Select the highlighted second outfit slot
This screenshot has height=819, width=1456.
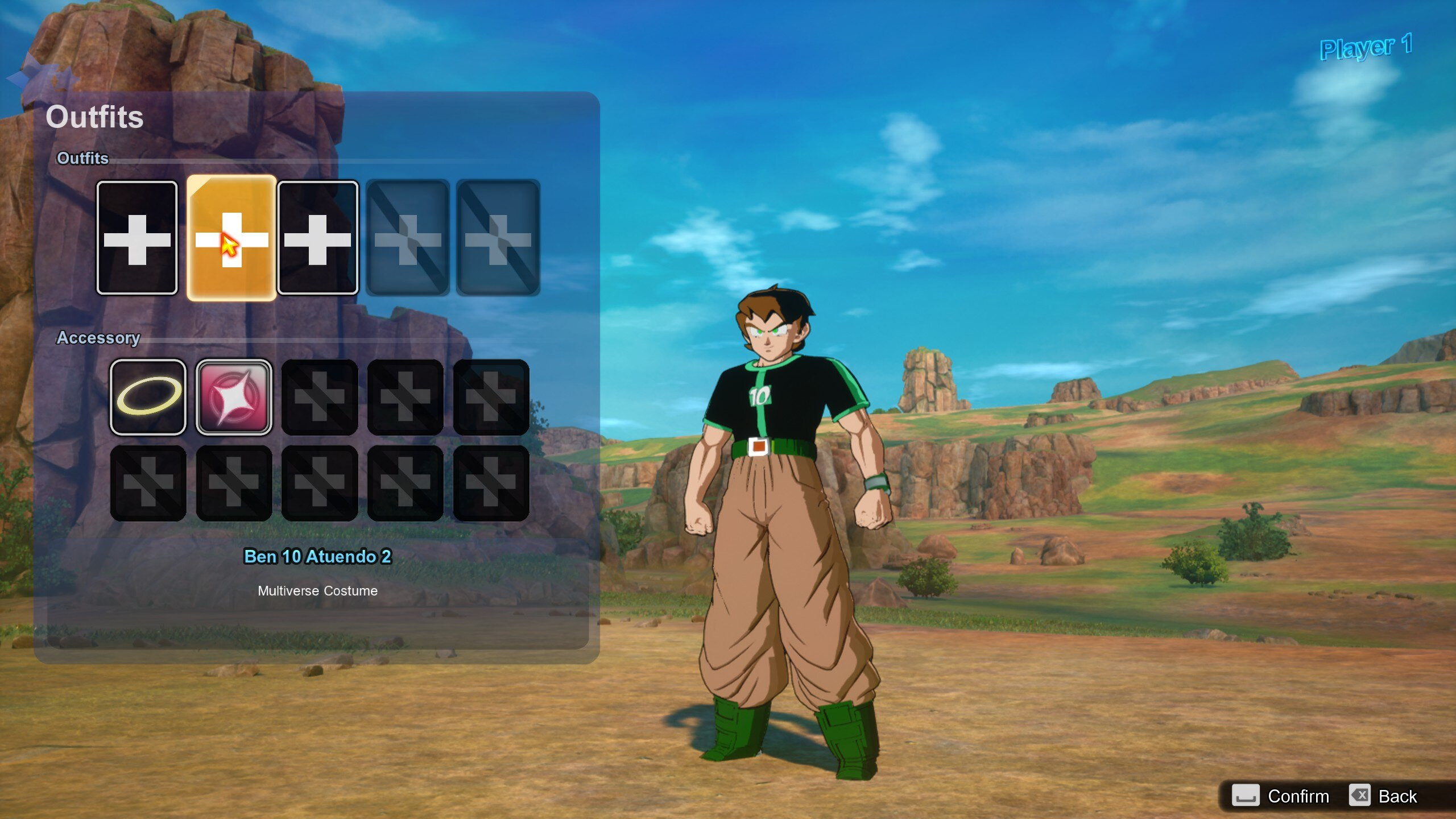pyautogui.click(x=232, y=239)
